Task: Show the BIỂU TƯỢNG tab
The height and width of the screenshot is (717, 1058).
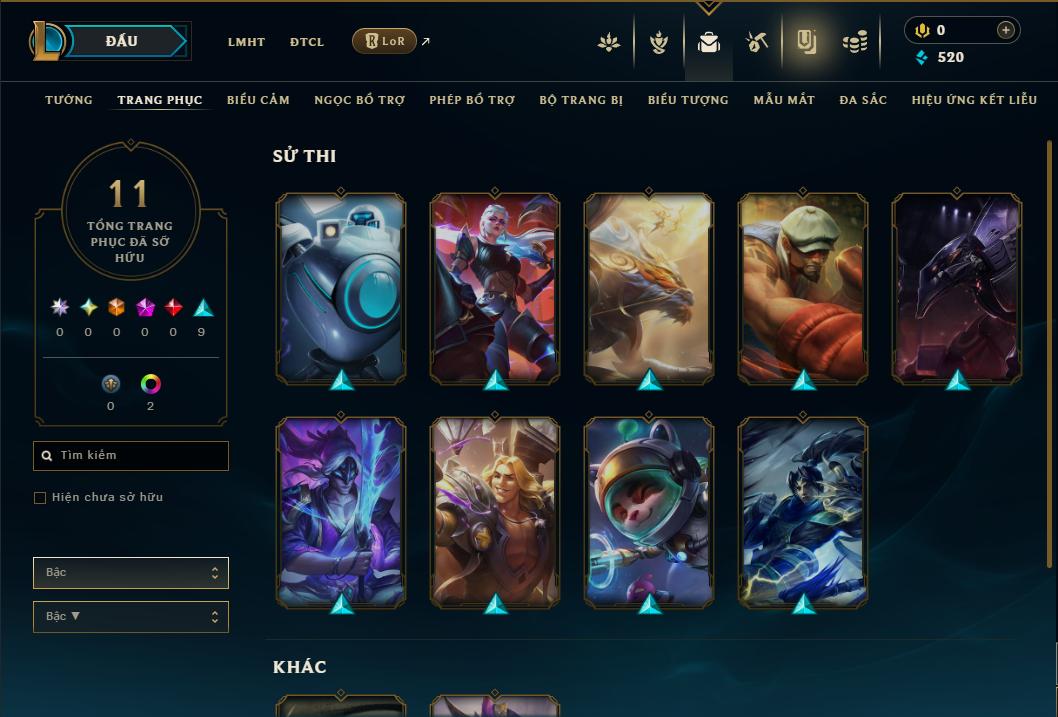Action: pyautogui.click(x=688, y=100)
